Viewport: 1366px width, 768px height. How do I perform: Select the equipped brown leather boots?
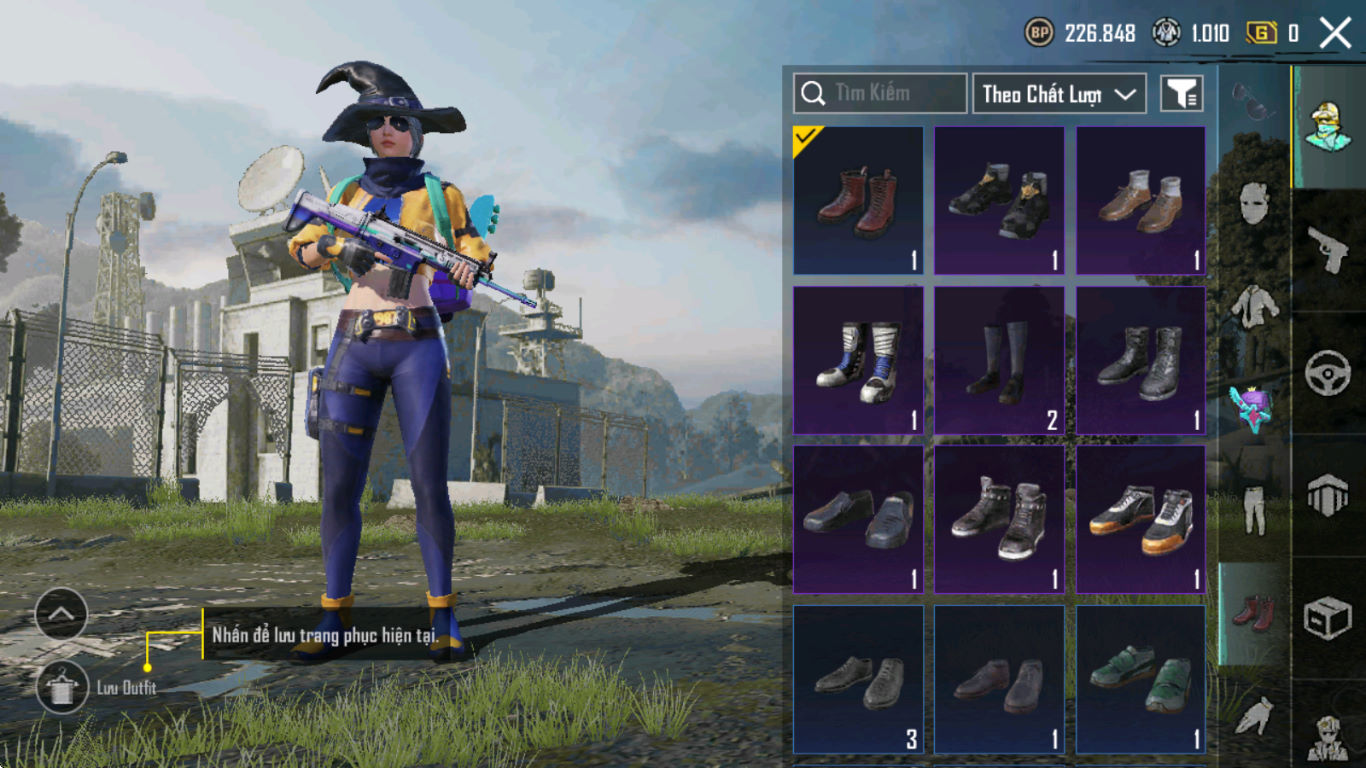click(x=858, y=201)
